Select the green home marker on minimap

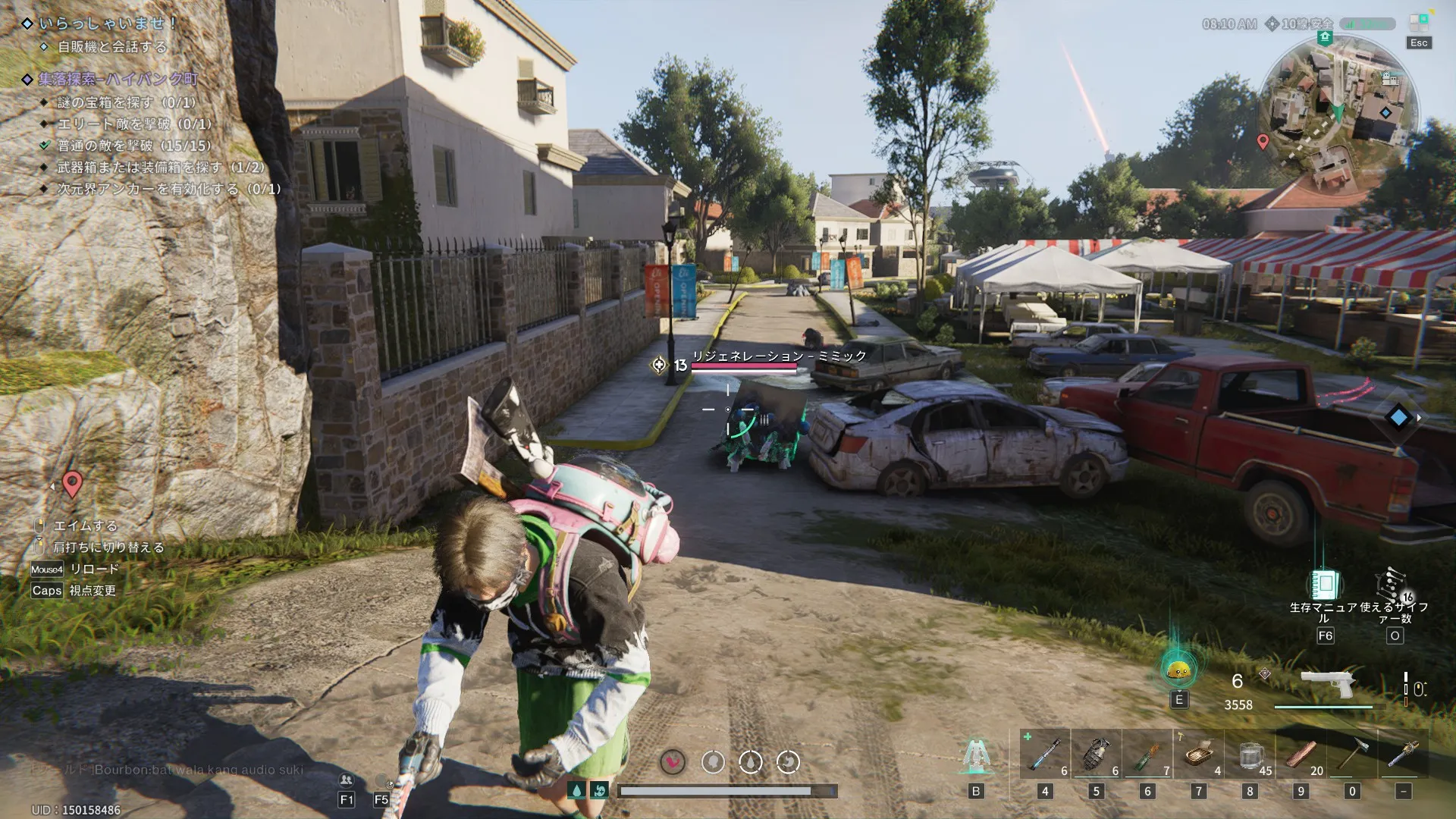[1324, 37]
